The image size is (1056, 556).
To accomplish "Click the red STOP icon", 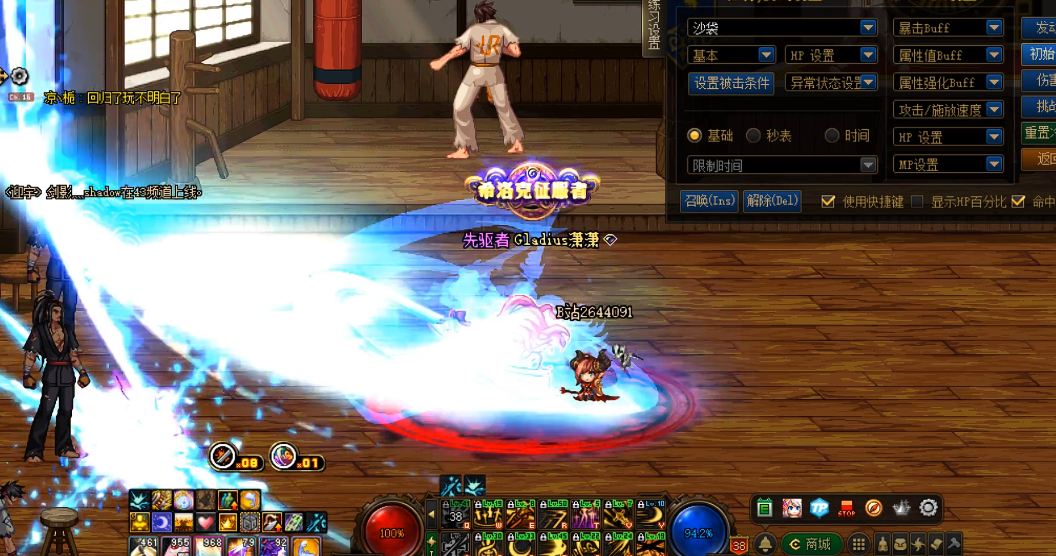I will [x=847, y=508].
